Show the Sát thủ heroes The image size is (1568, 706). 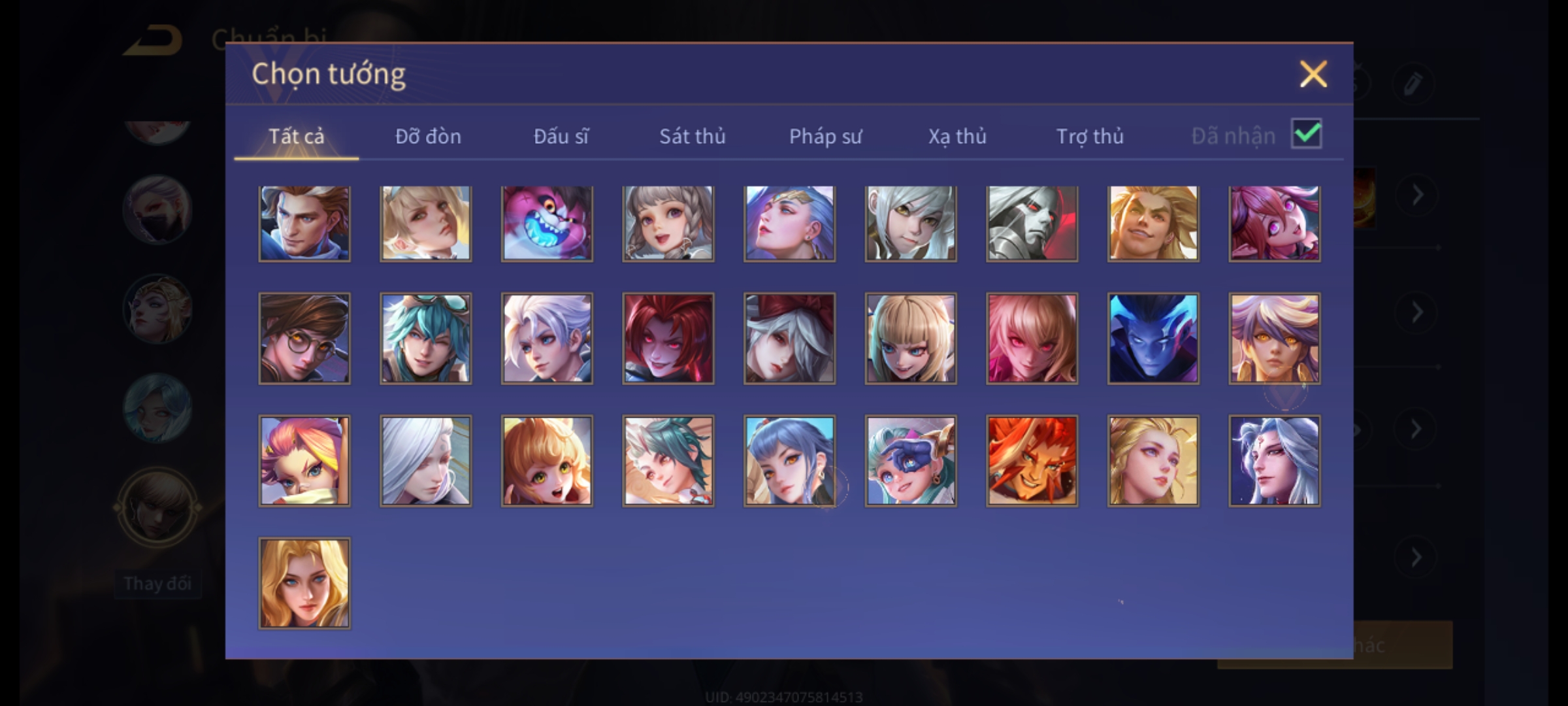[692, 136]
